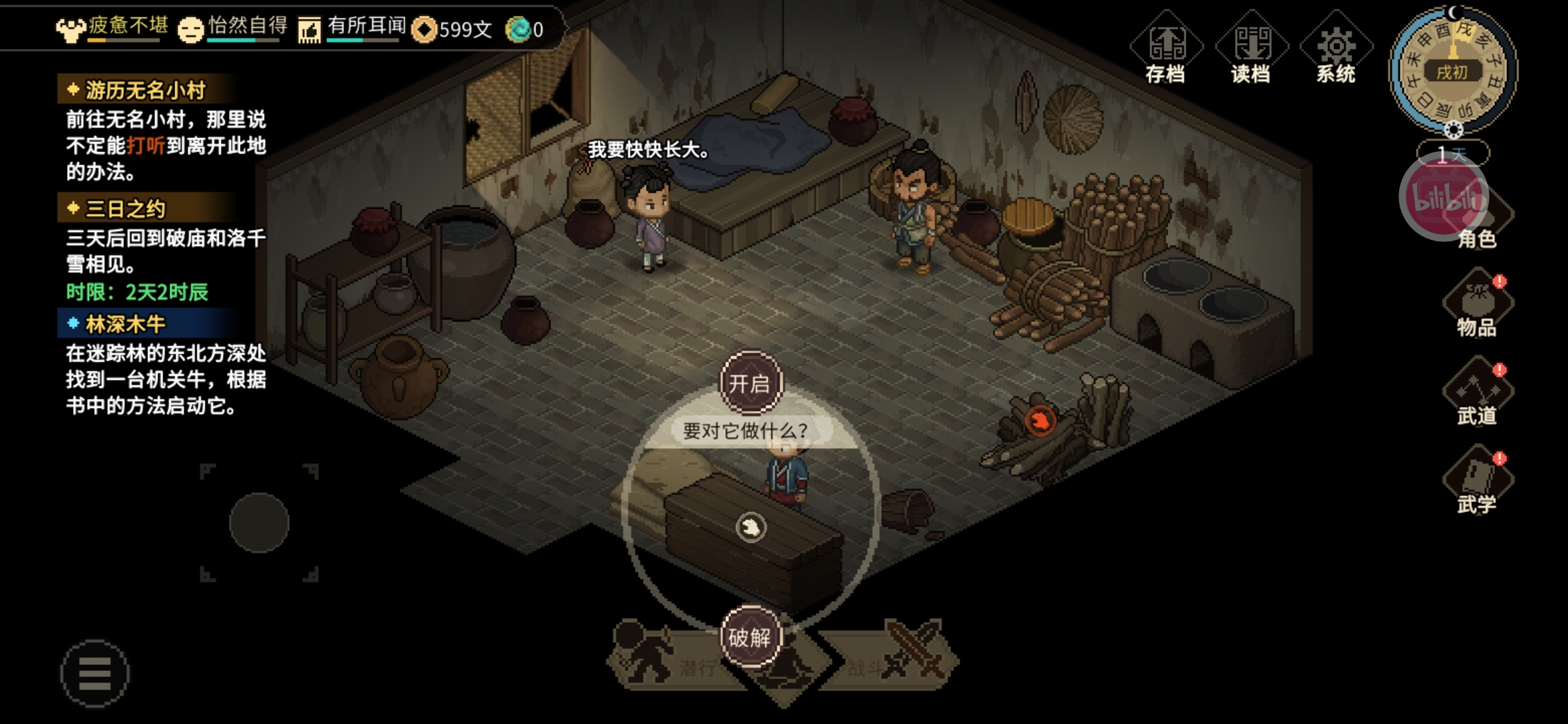Click the time-of-day compass dial
The height and width of the screenshot is (724, 1568).
coord(1453,70)
